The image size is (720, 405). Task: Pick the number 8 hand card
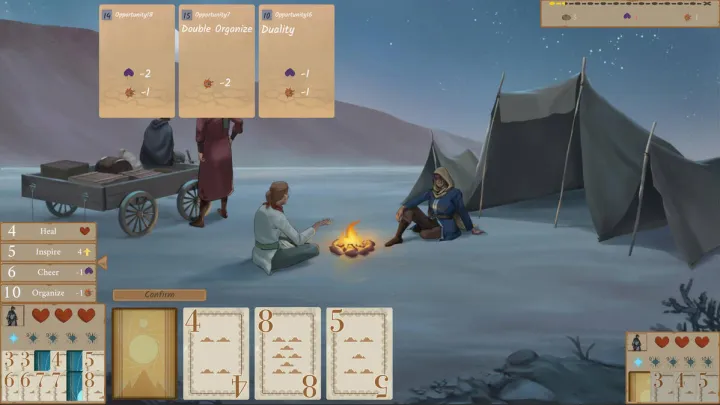[x=288, y=353]
